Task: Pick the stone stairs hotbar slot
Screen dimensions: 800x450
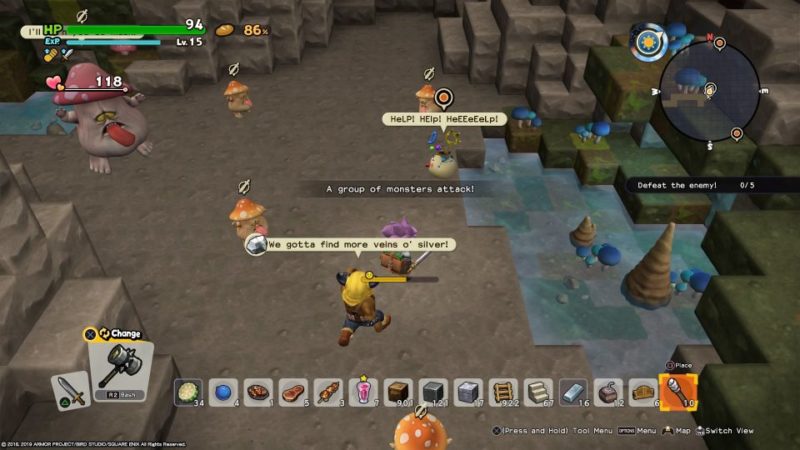Action: click(537, 391)
